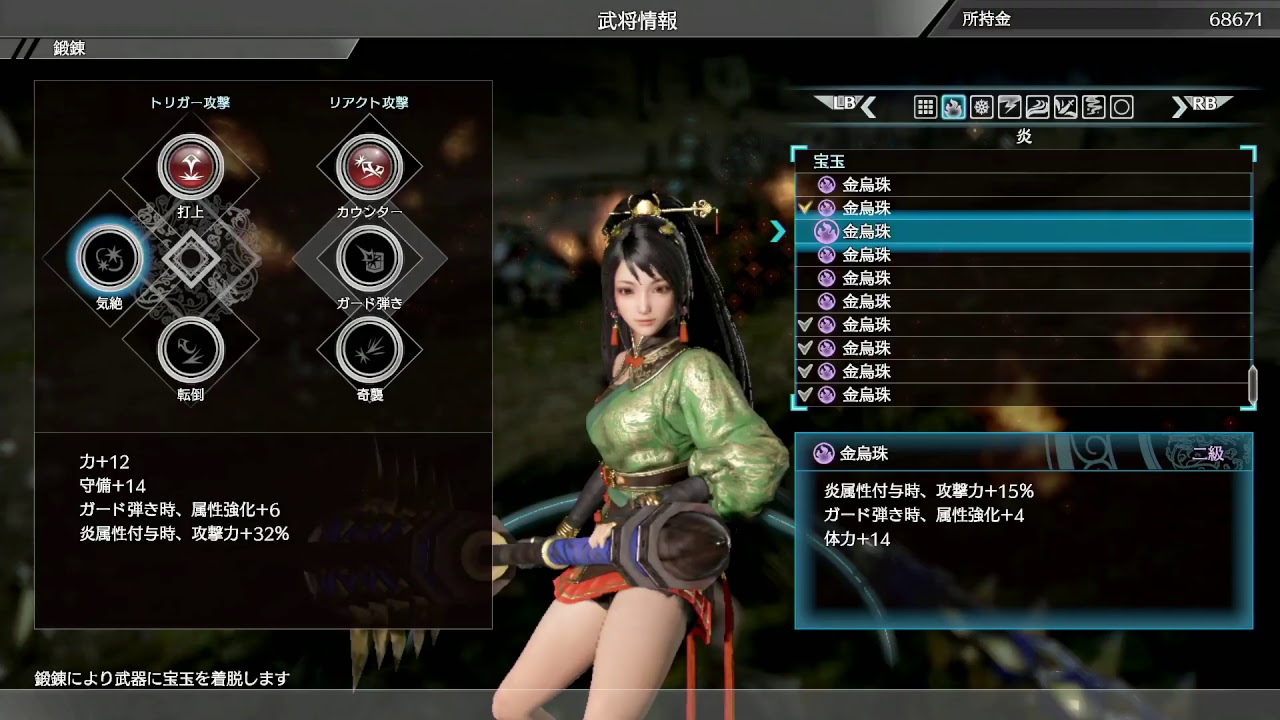Select the 気絶 trigger attack gem slot
This screenshot has width=1280, height=720.
[x=108, y=258]
